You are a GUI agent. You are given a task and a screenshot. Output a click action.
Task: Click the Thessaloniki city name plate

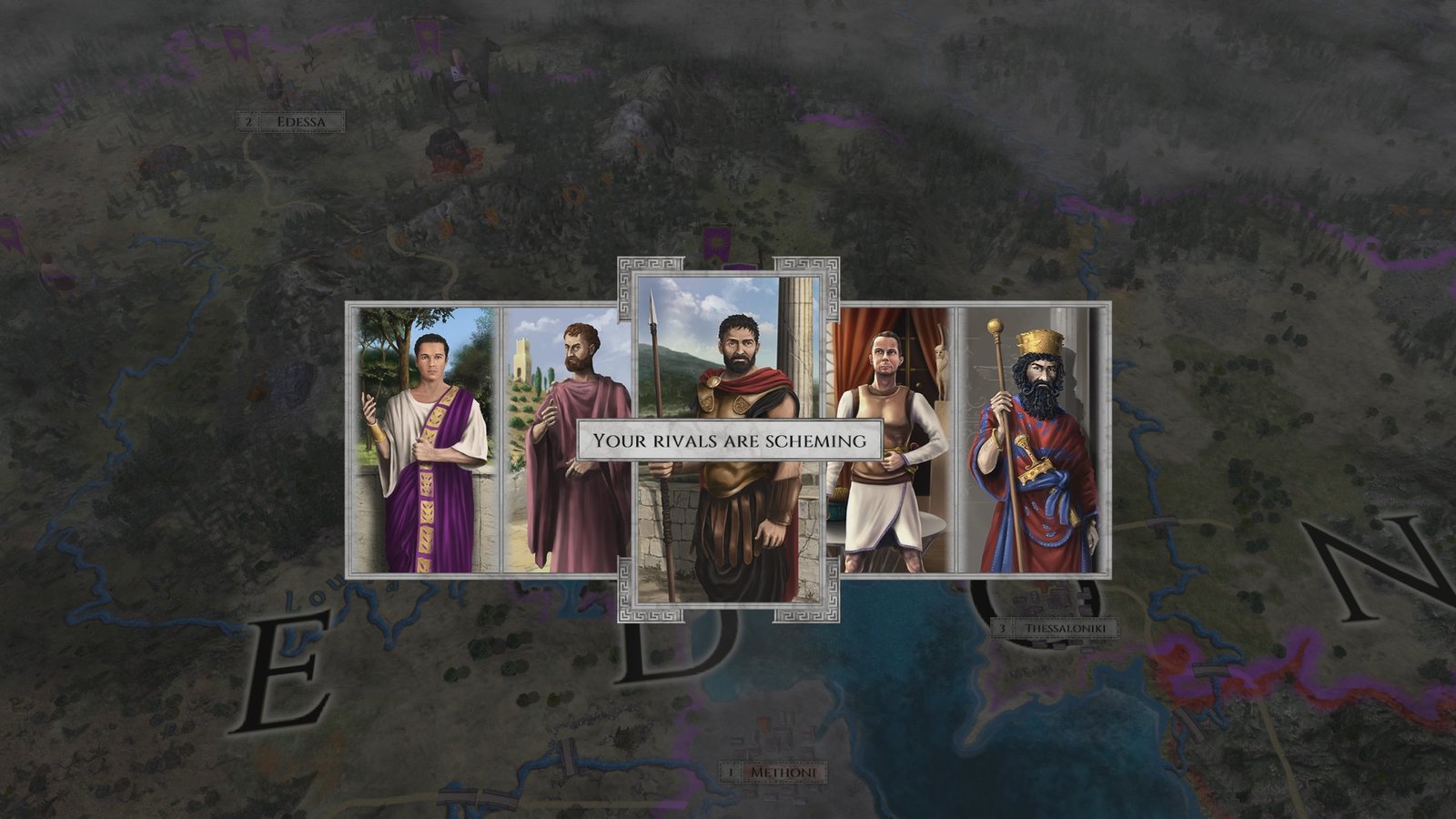[1067, 627]
